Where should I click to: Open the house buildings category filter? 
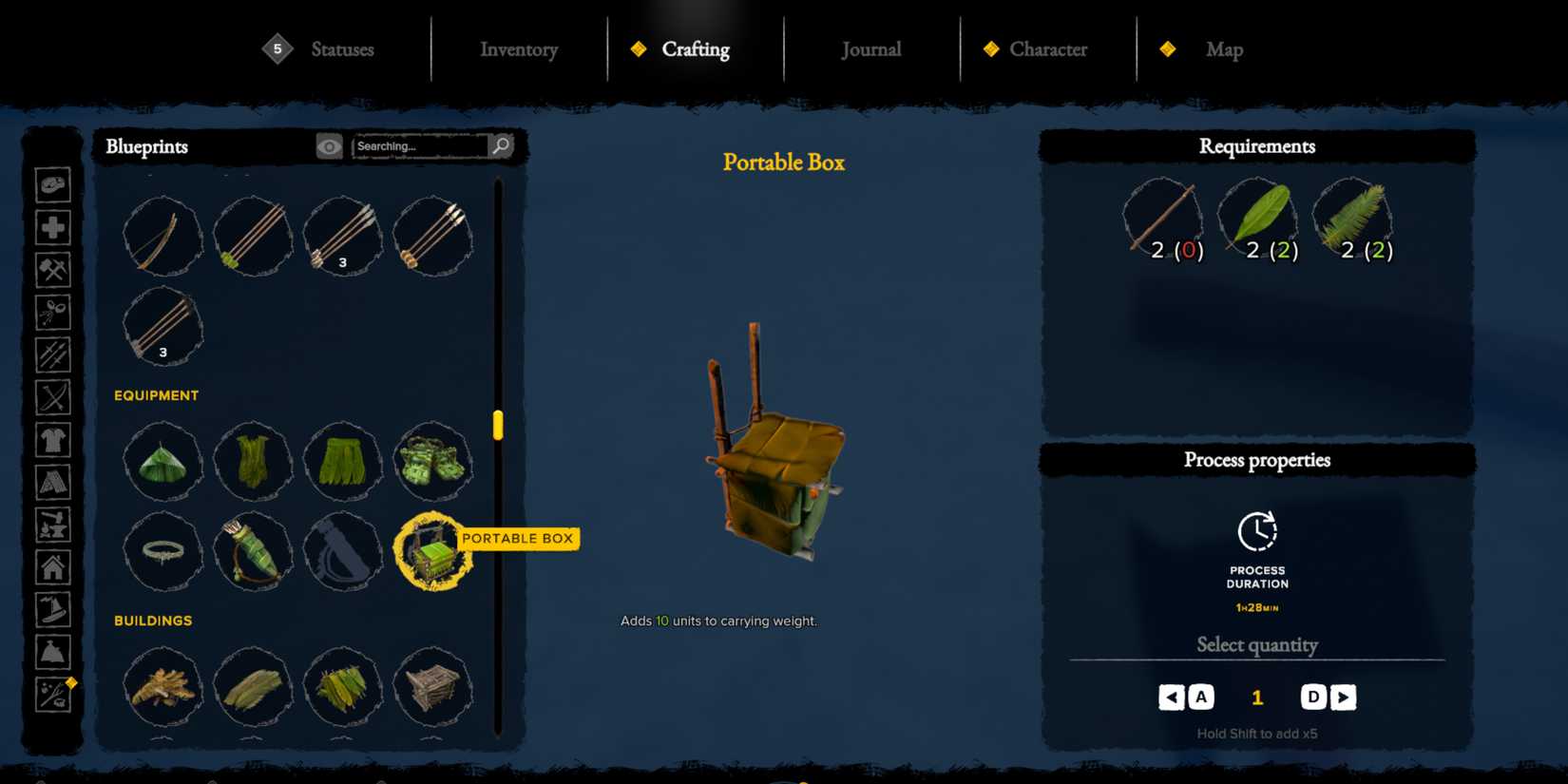pyautogui.click(x=53, y=567)
